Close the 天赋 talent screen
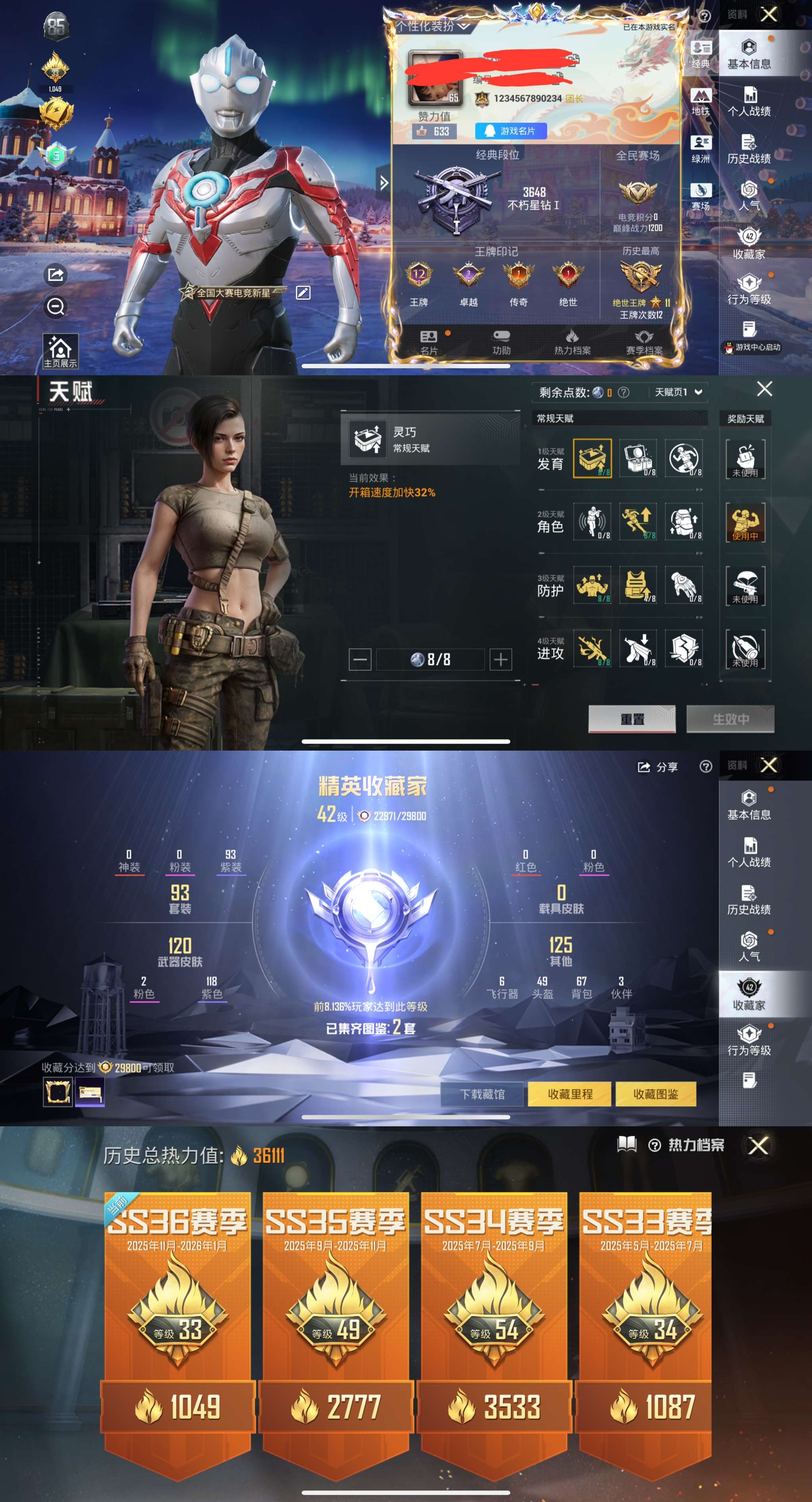The image size is (812, 1502). tap(764, 389)
